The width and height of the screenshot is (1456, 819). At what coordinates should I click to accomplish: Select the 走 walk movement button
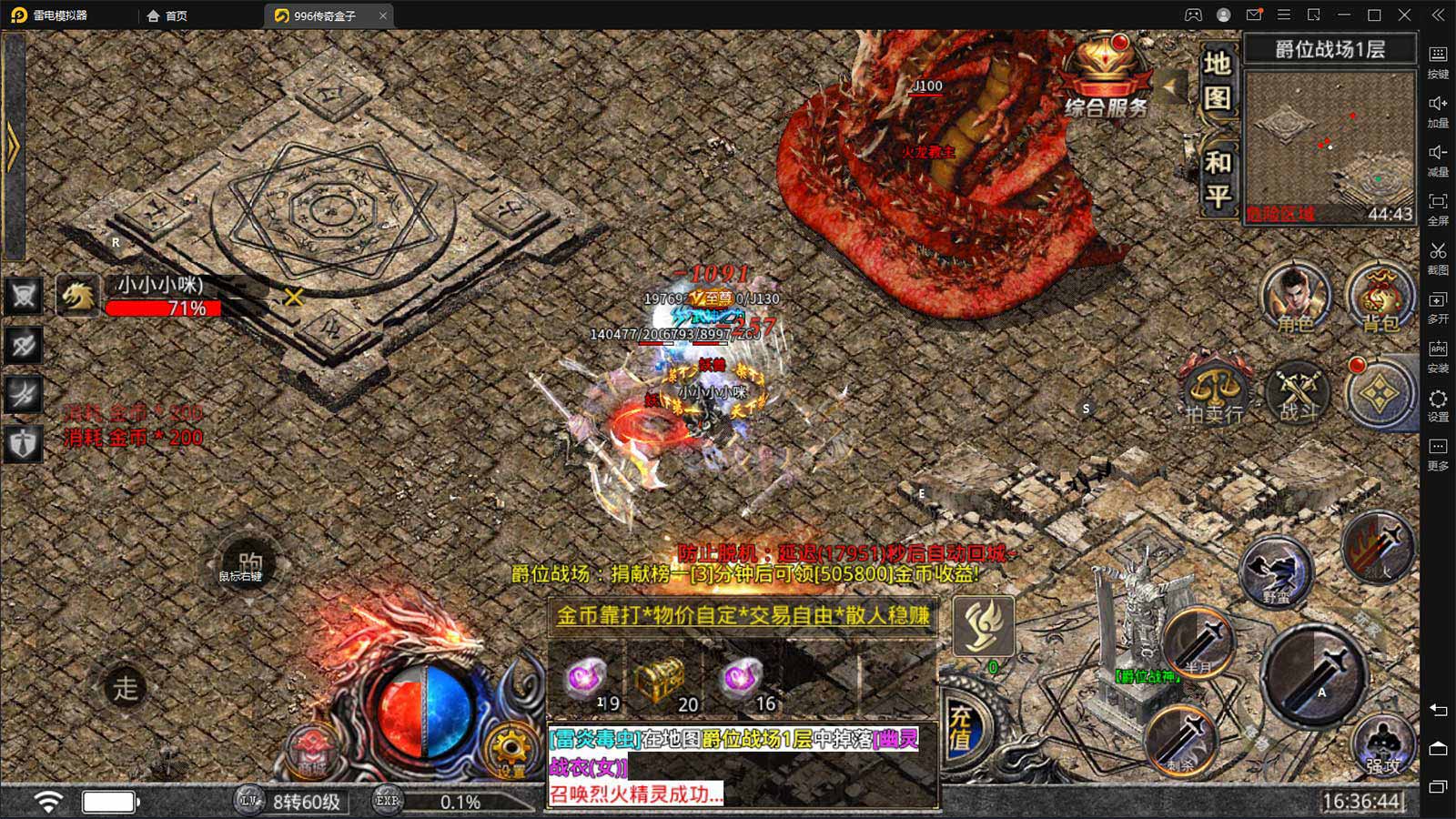[126, 688]
